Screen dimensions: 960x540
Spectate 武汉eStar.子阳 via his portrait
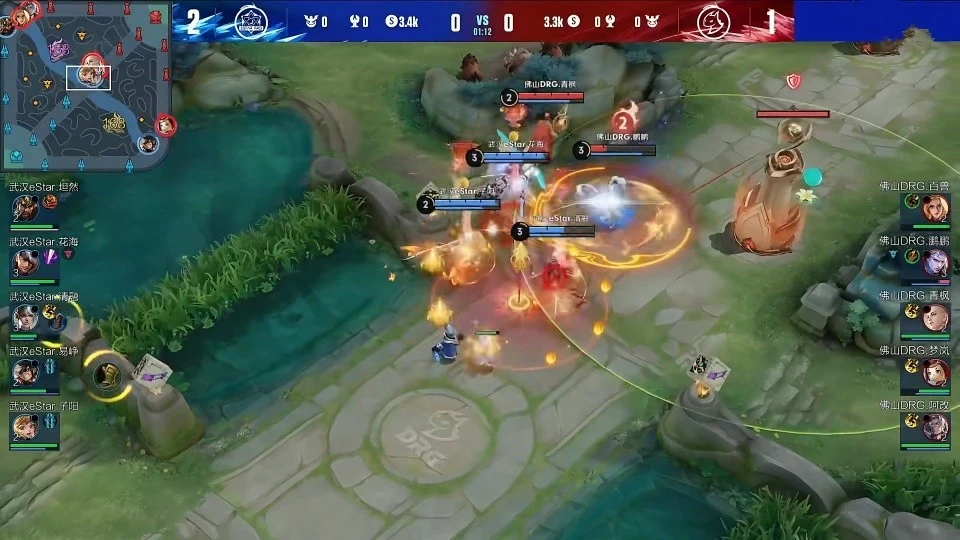[x=25, y=428]
